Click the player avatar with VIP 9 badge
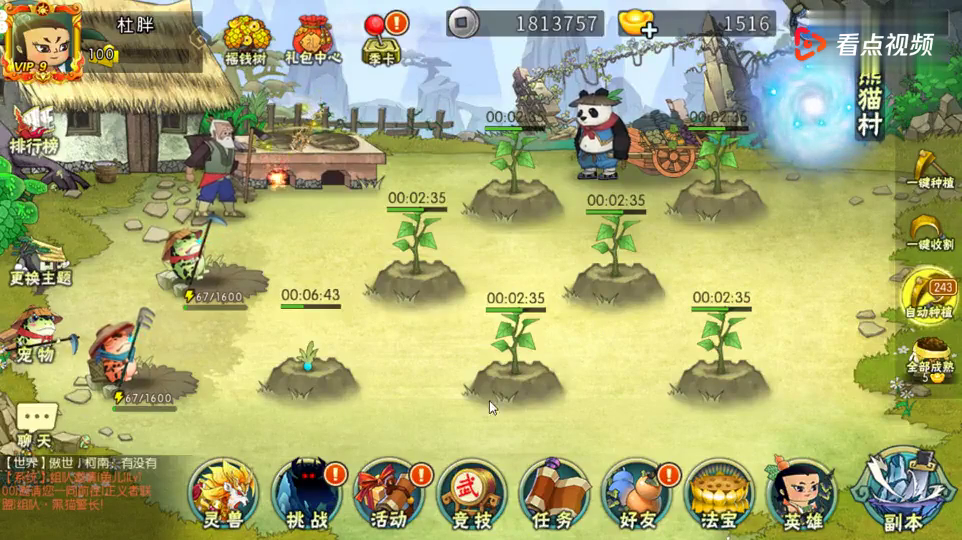 click(x=42, y=40)
